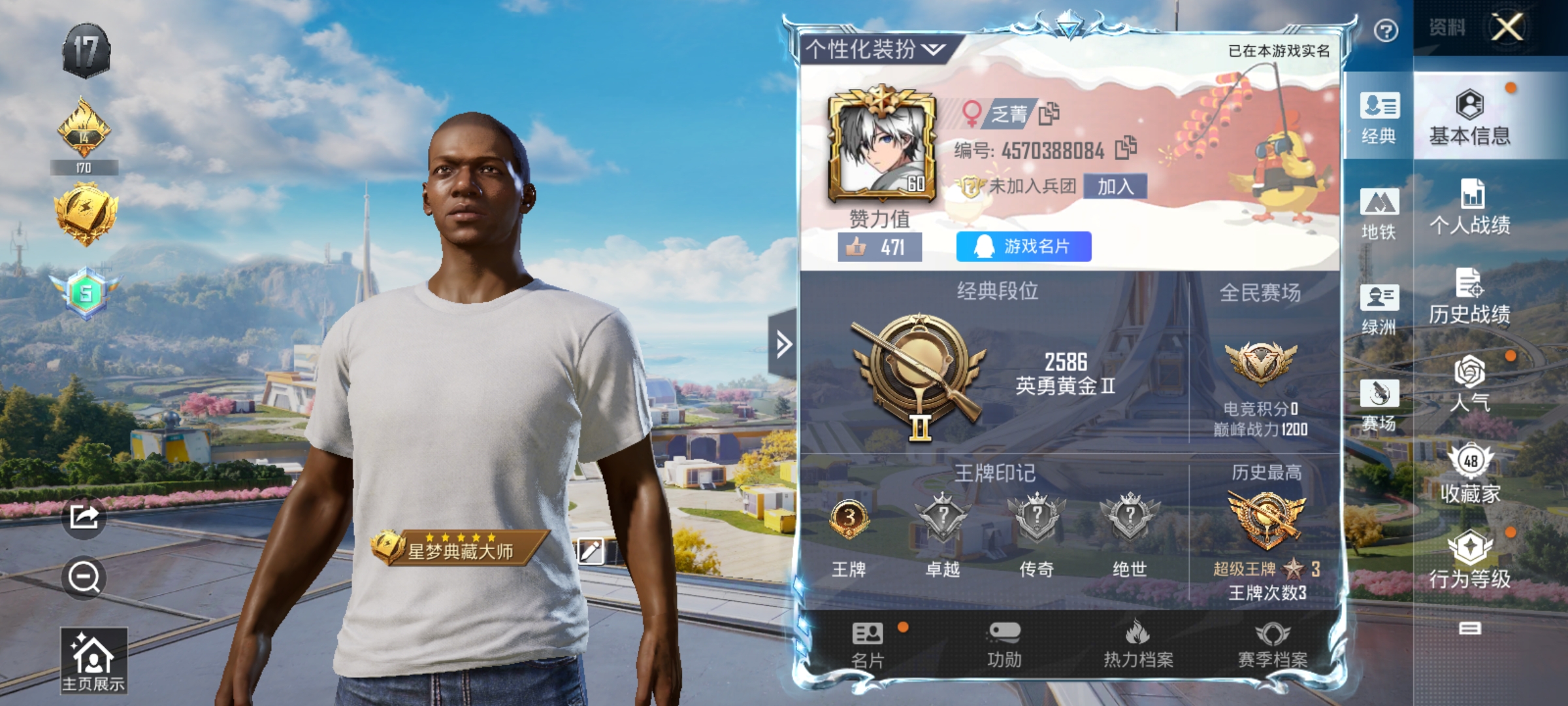The height and width of the screenshot is (706, 1568).
Task: Open 历史战绩 match history
Action: (1469, 297)
